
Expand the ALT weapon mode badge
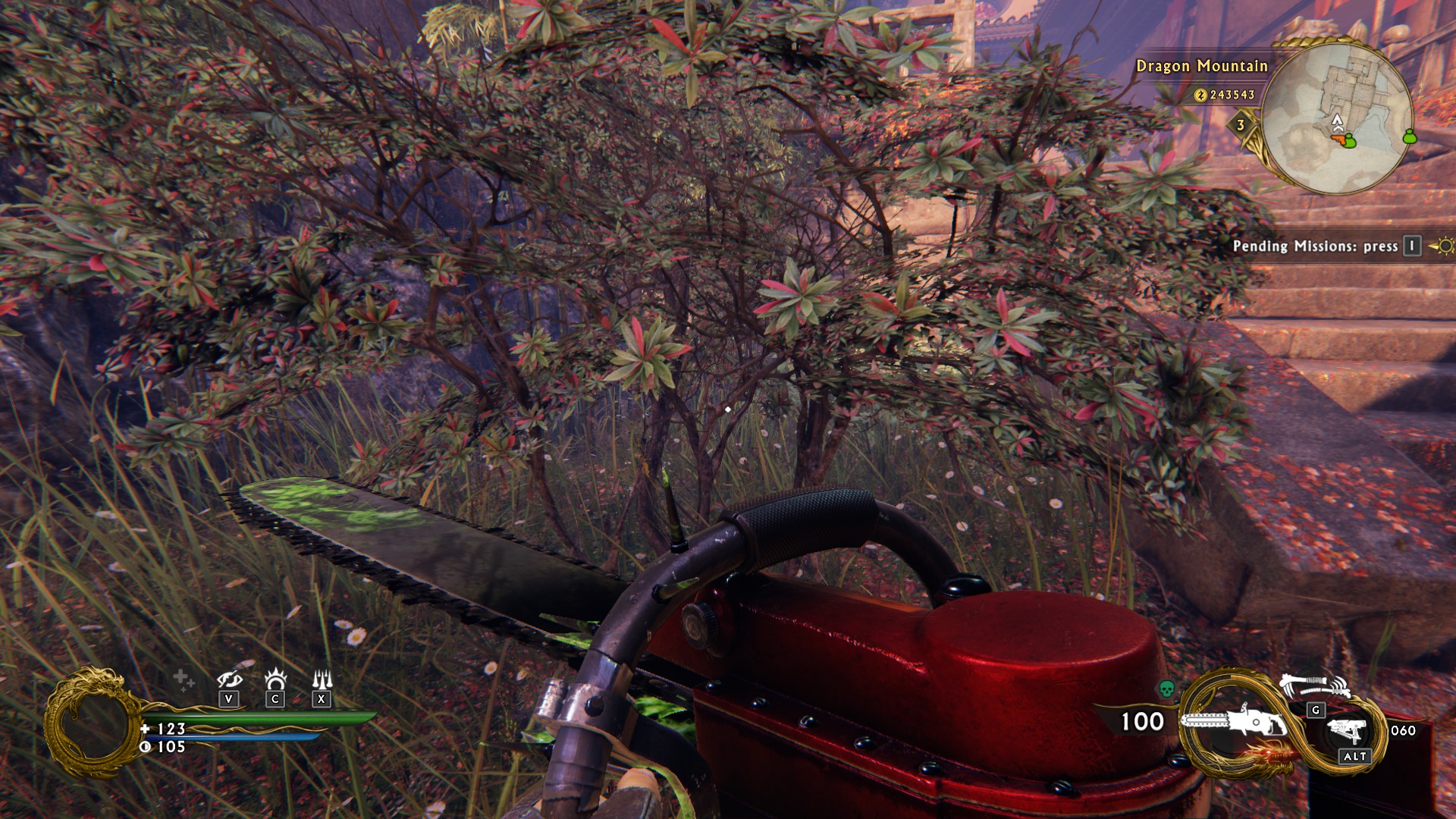click(1355, 756)
